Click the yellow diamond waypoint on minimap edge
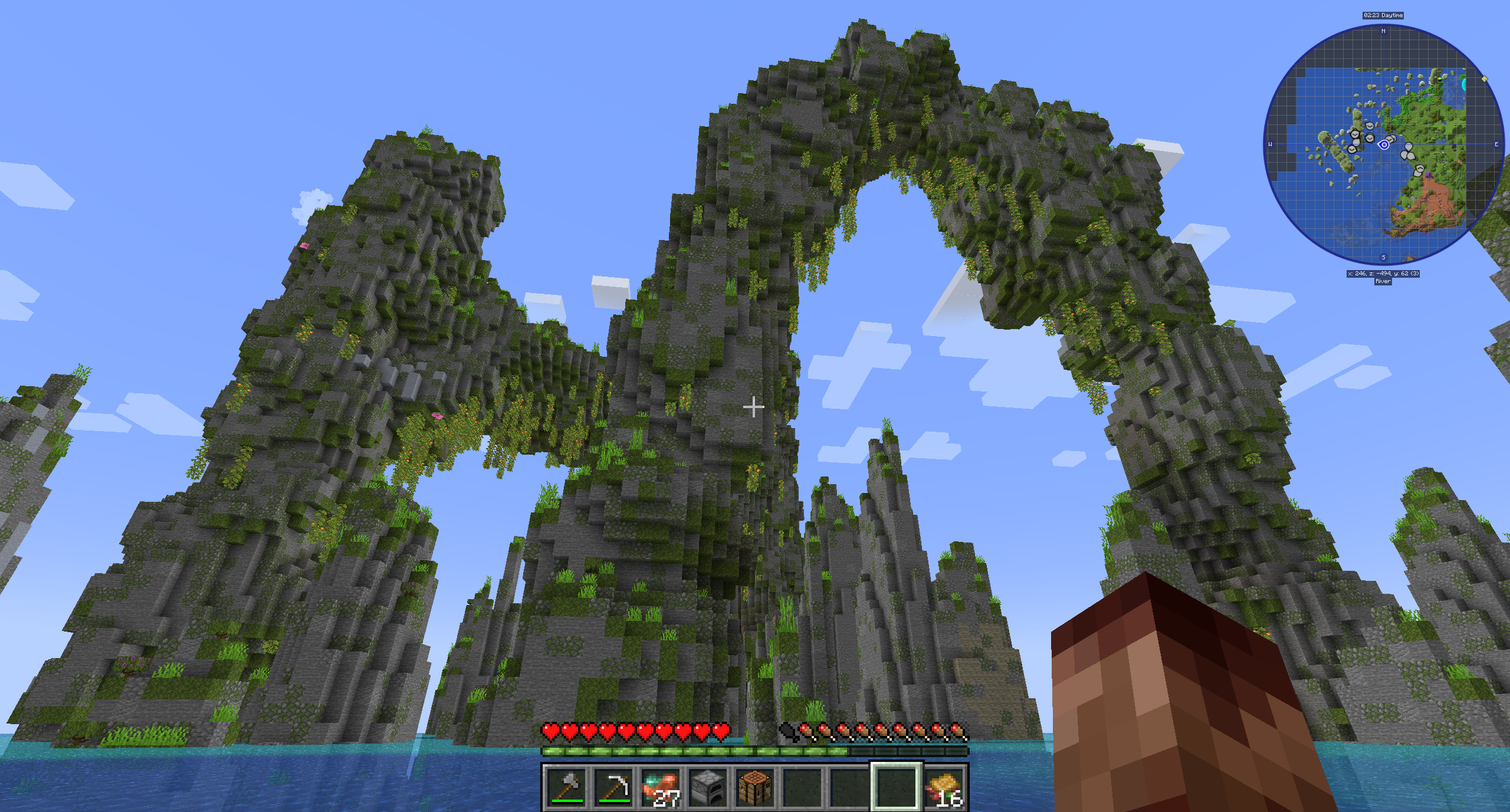Image resolution: width=1510 pixels, height=812 pixels. pyautogui.click(x=1485, y=78)
